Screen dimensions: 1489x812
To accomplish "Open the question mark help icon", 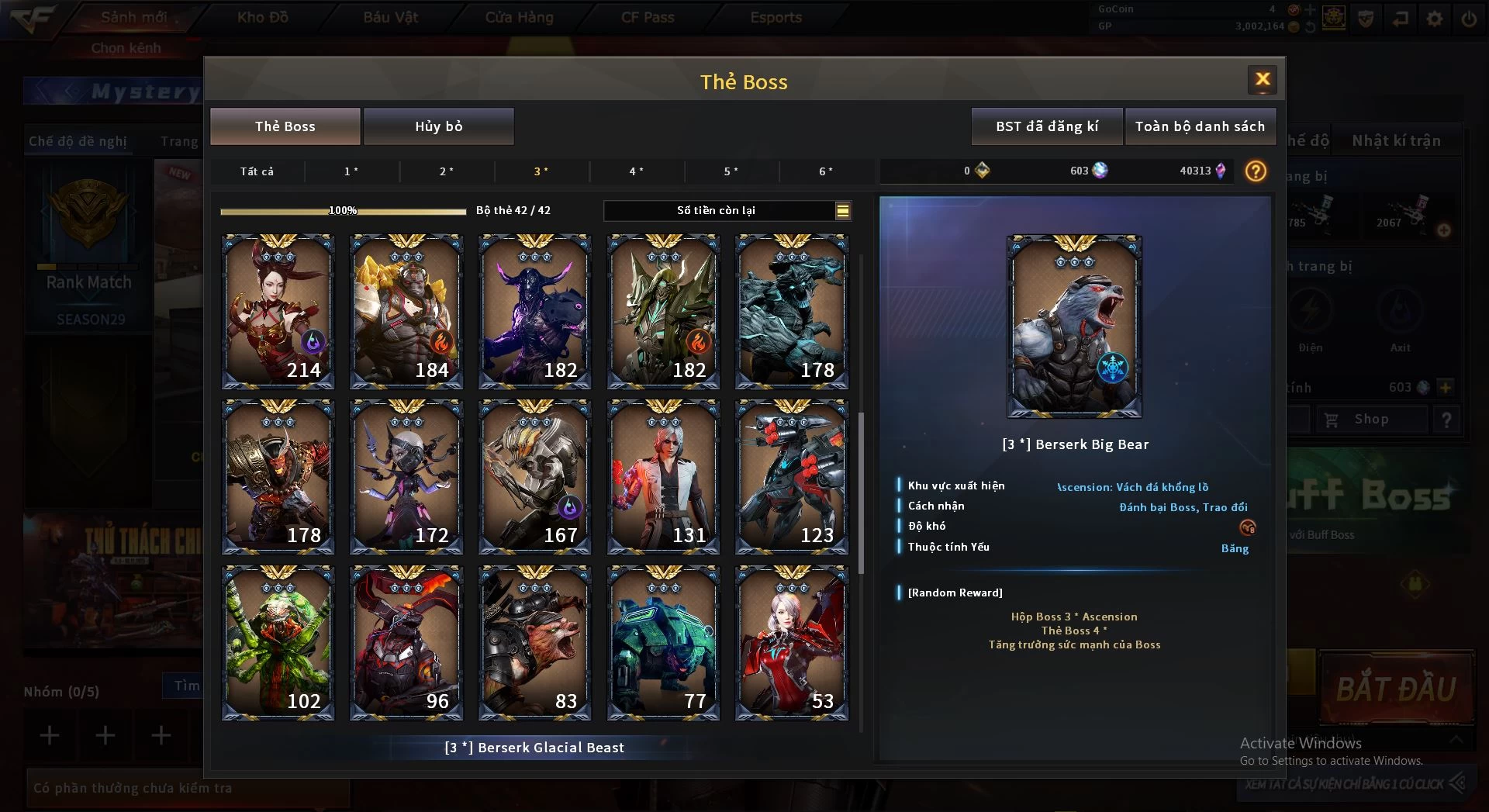I will click(x=1255, y=171).
